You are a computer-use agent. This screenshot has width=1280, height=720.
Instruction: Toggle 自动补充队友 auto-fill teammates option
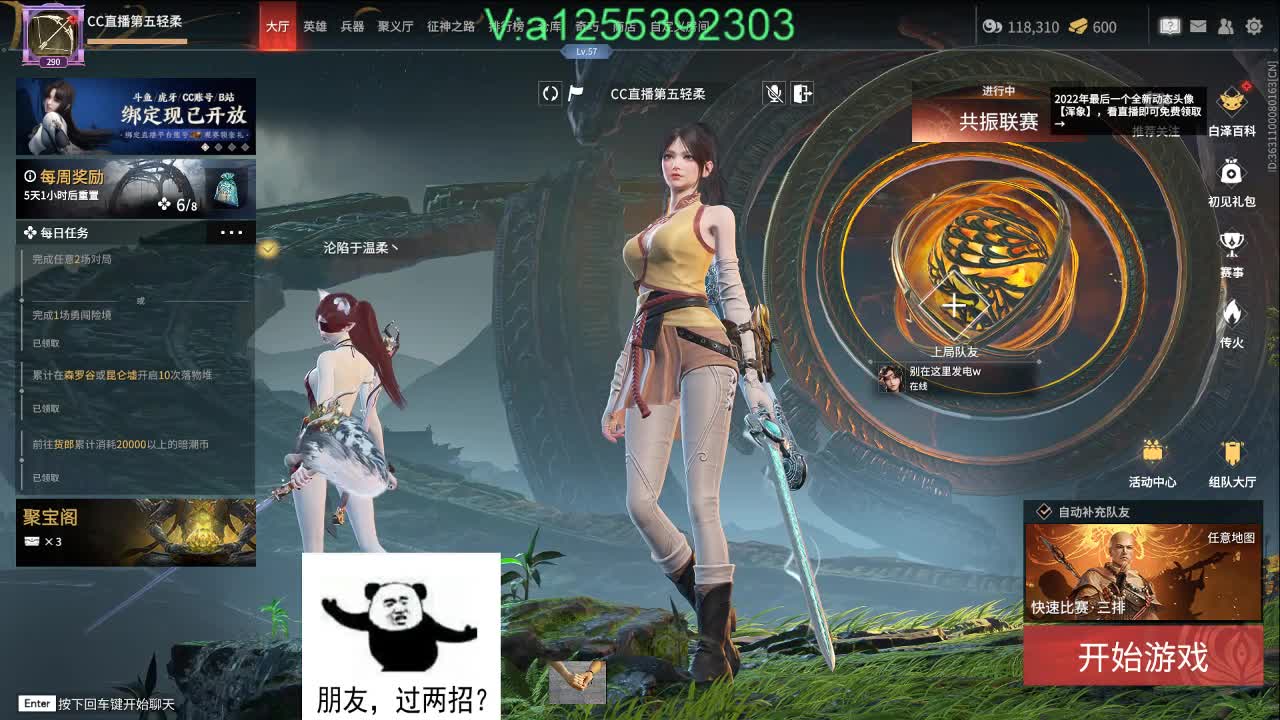tap(1043, 512)
